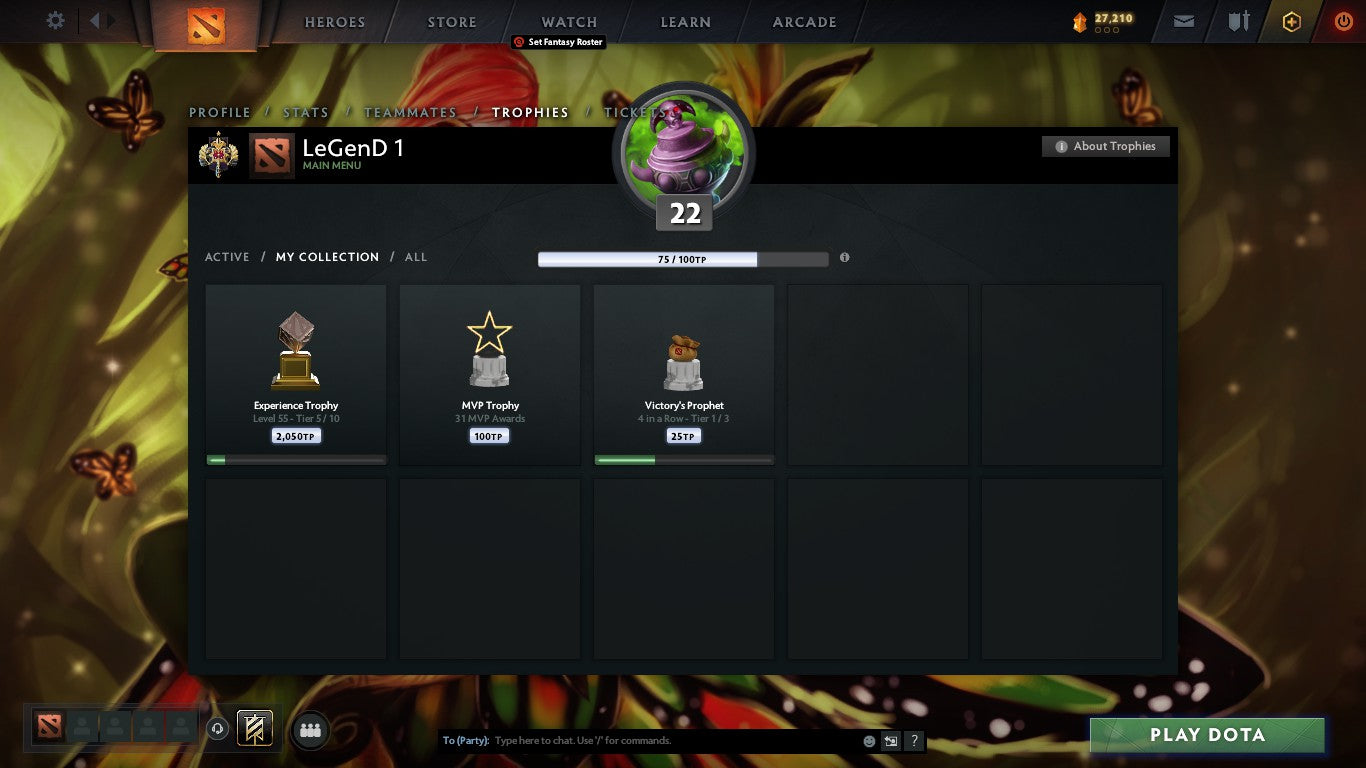Open the friends list icon
This screenshot has width=1366, height=768.
pyautogui.click(x=310, y=730)
